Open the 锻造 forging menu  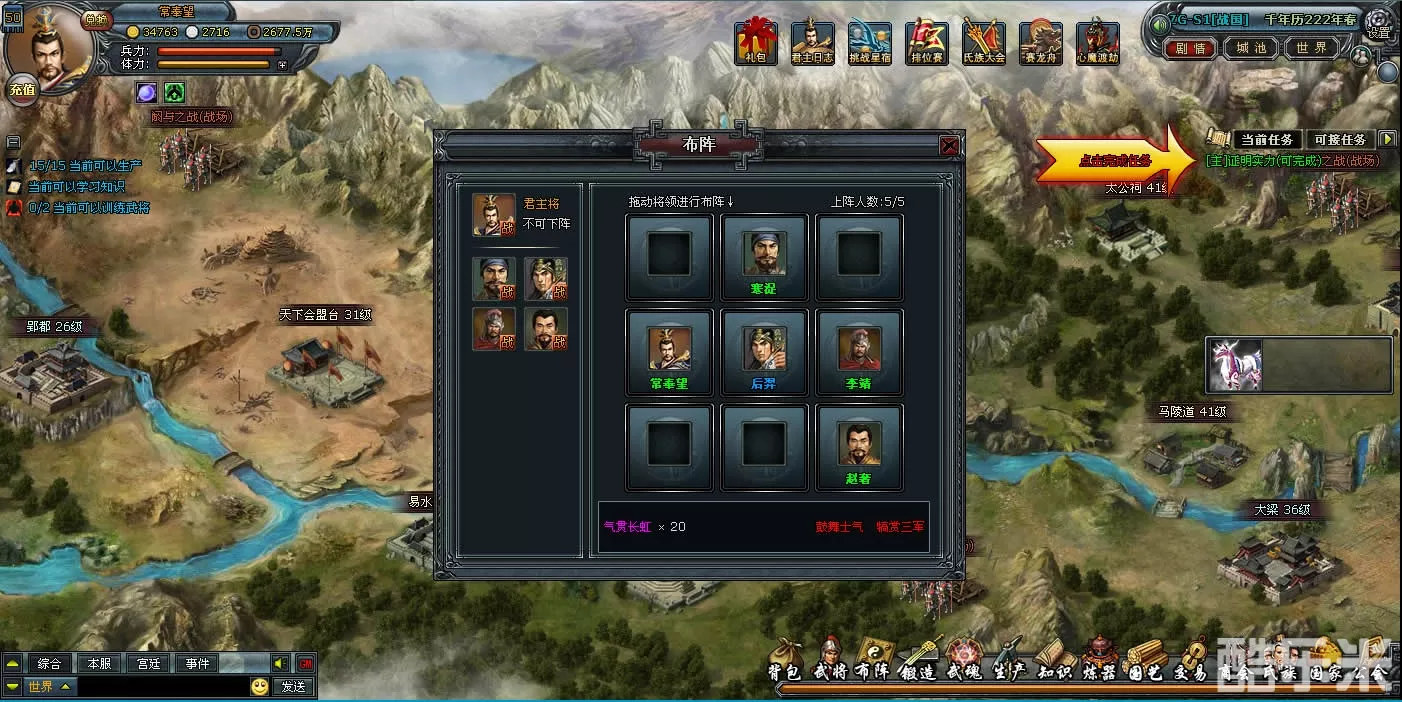pos(919,660)
